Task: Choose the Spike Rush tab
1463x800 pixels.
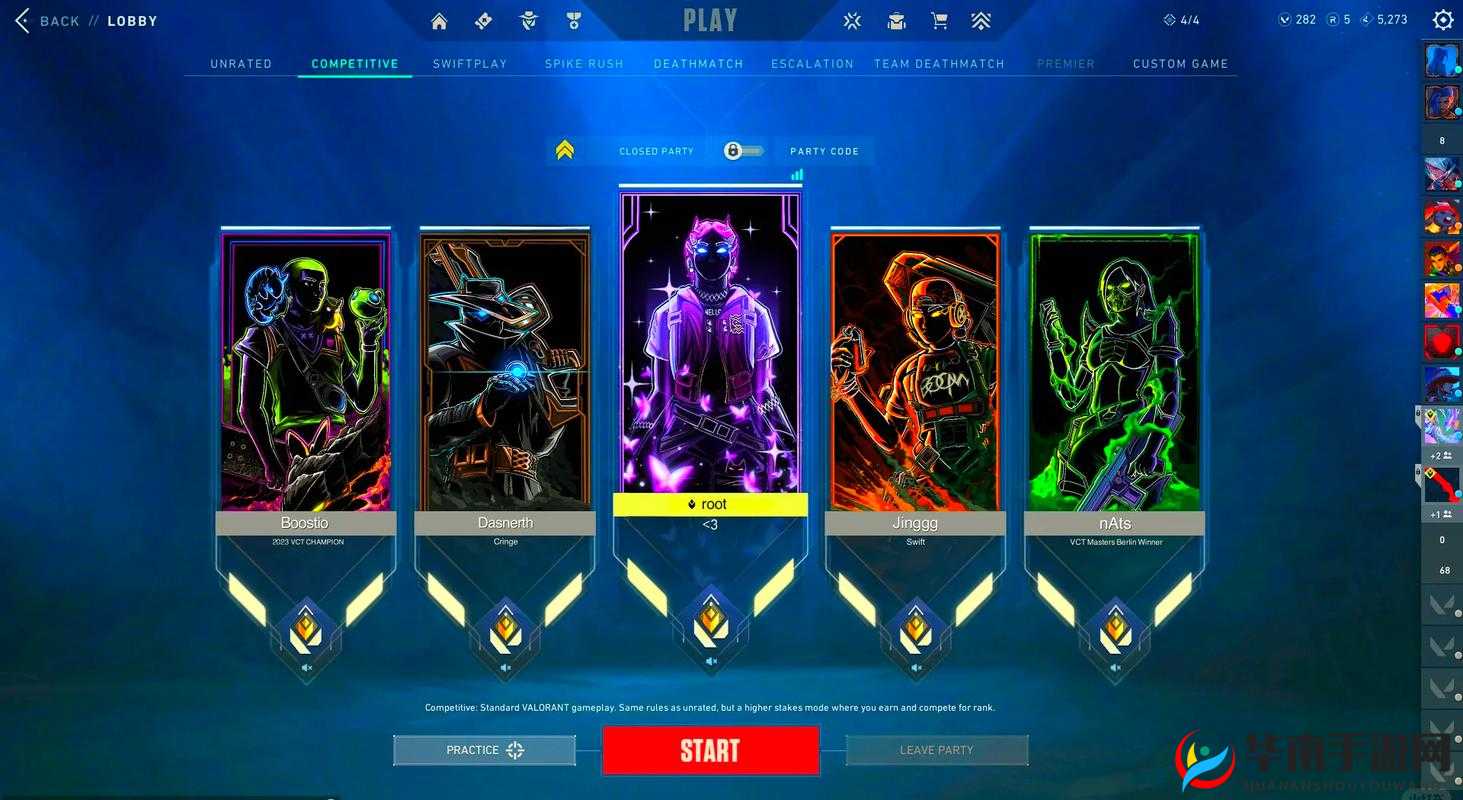Action: pos(584,64)
